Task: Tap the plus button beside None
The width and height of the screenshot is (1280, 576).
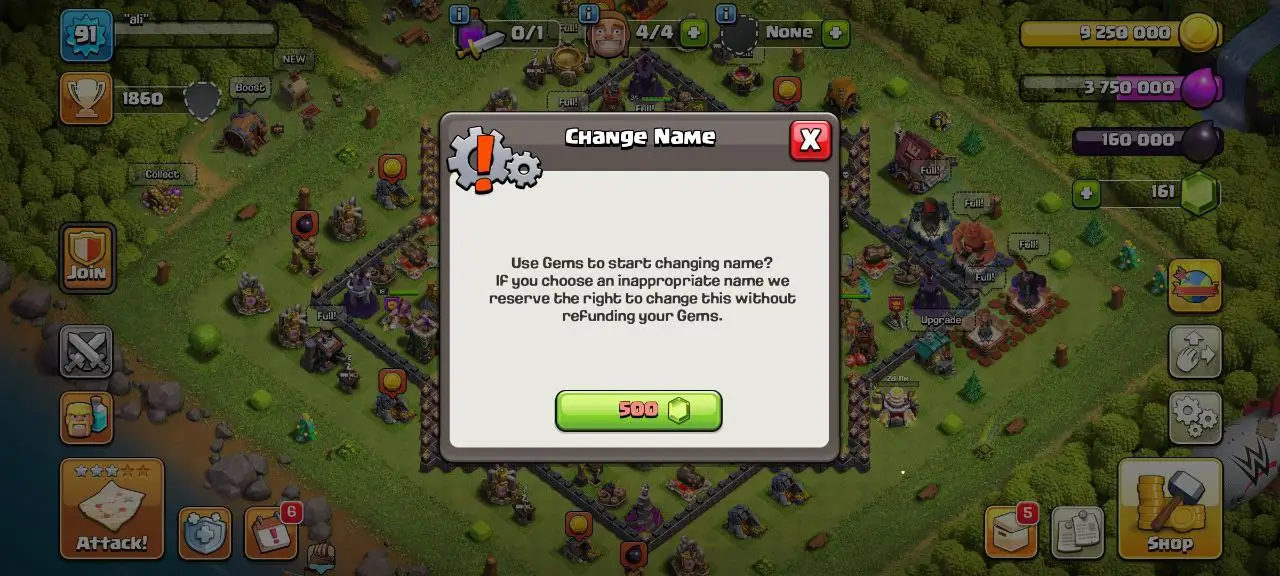Action: [835, 33]
